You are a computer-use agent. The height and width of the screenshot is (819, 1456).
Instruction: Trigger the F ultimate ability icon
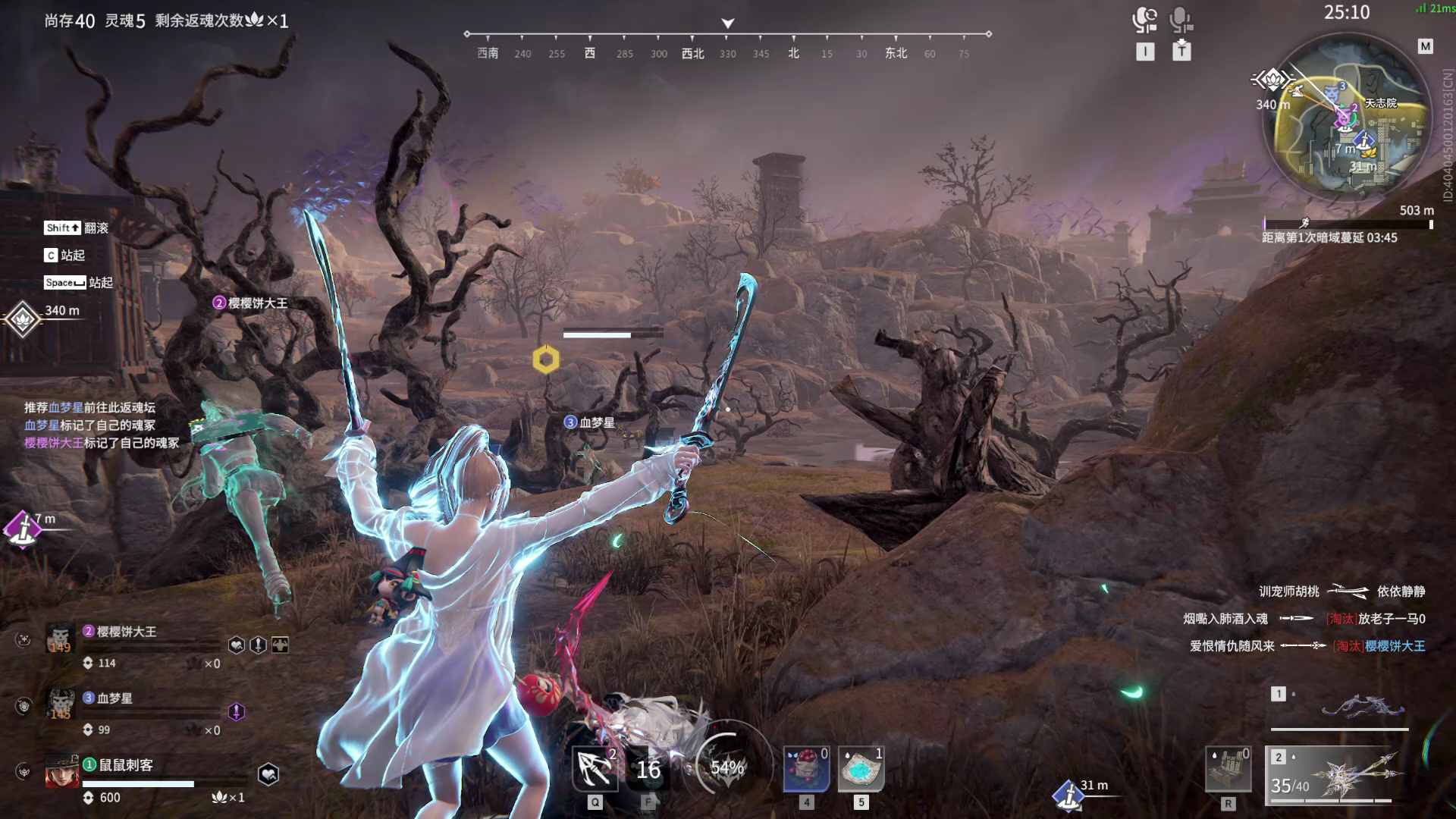[x=648, y=769]
